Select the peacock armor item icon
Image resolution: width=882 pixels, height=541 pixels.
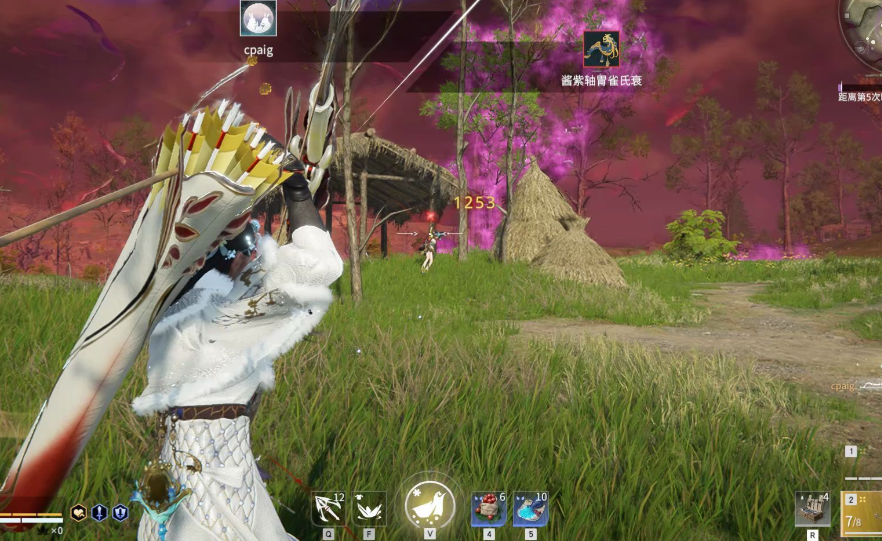[x=601, y=48]
